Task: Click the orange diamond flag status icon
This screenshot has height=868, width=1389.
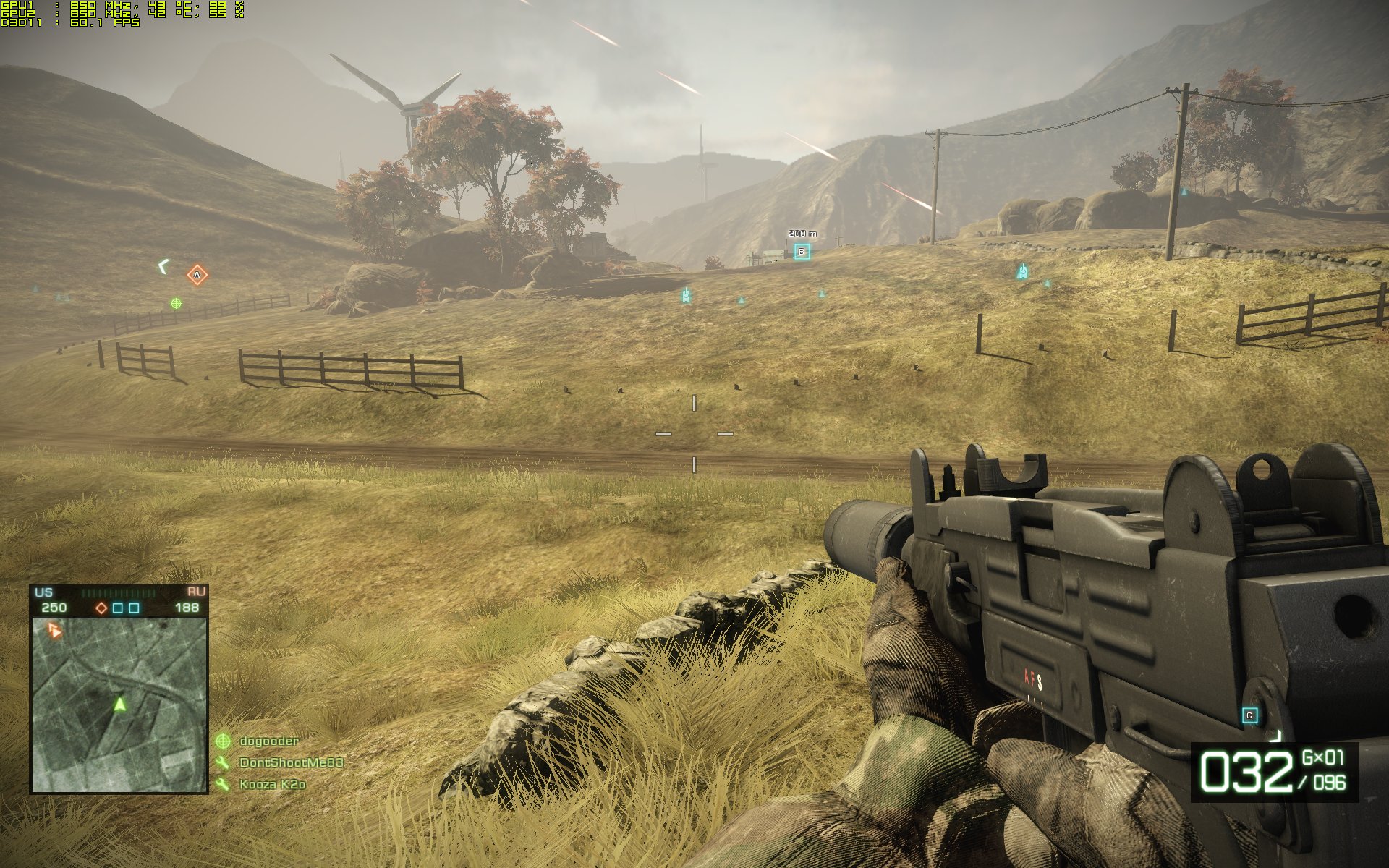Action: pyautogui.click(x=102, y=608)
